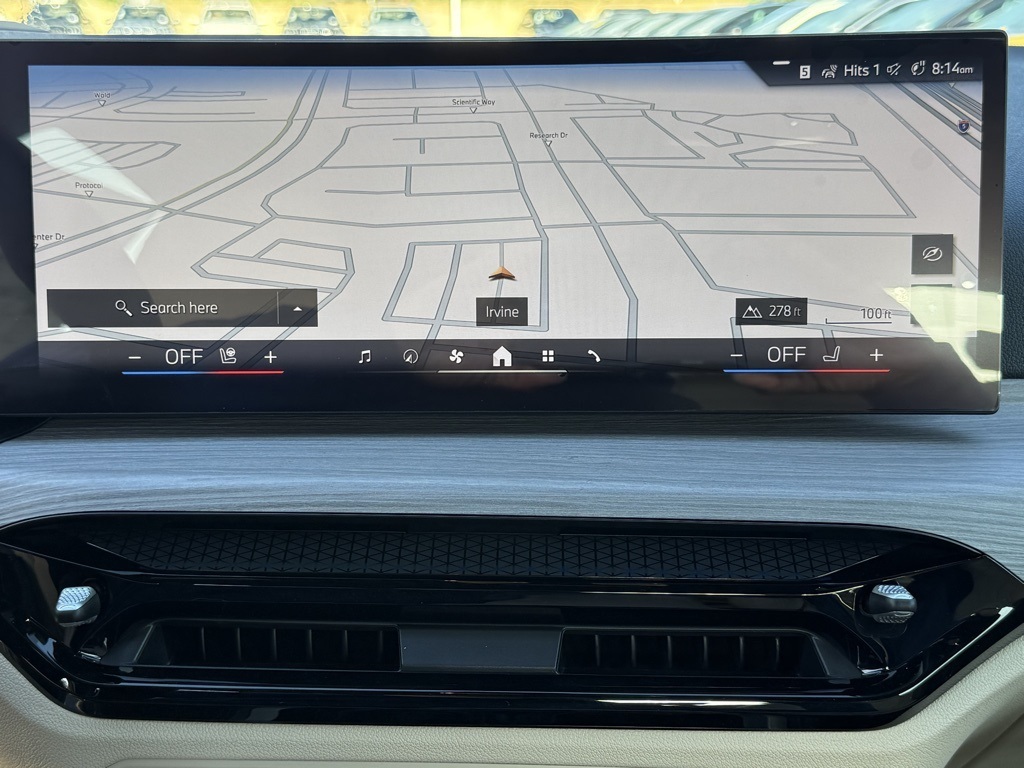Expand the arrow beside Search here
The width and height of the screenshot is (1024, 768).
point(297,309)
